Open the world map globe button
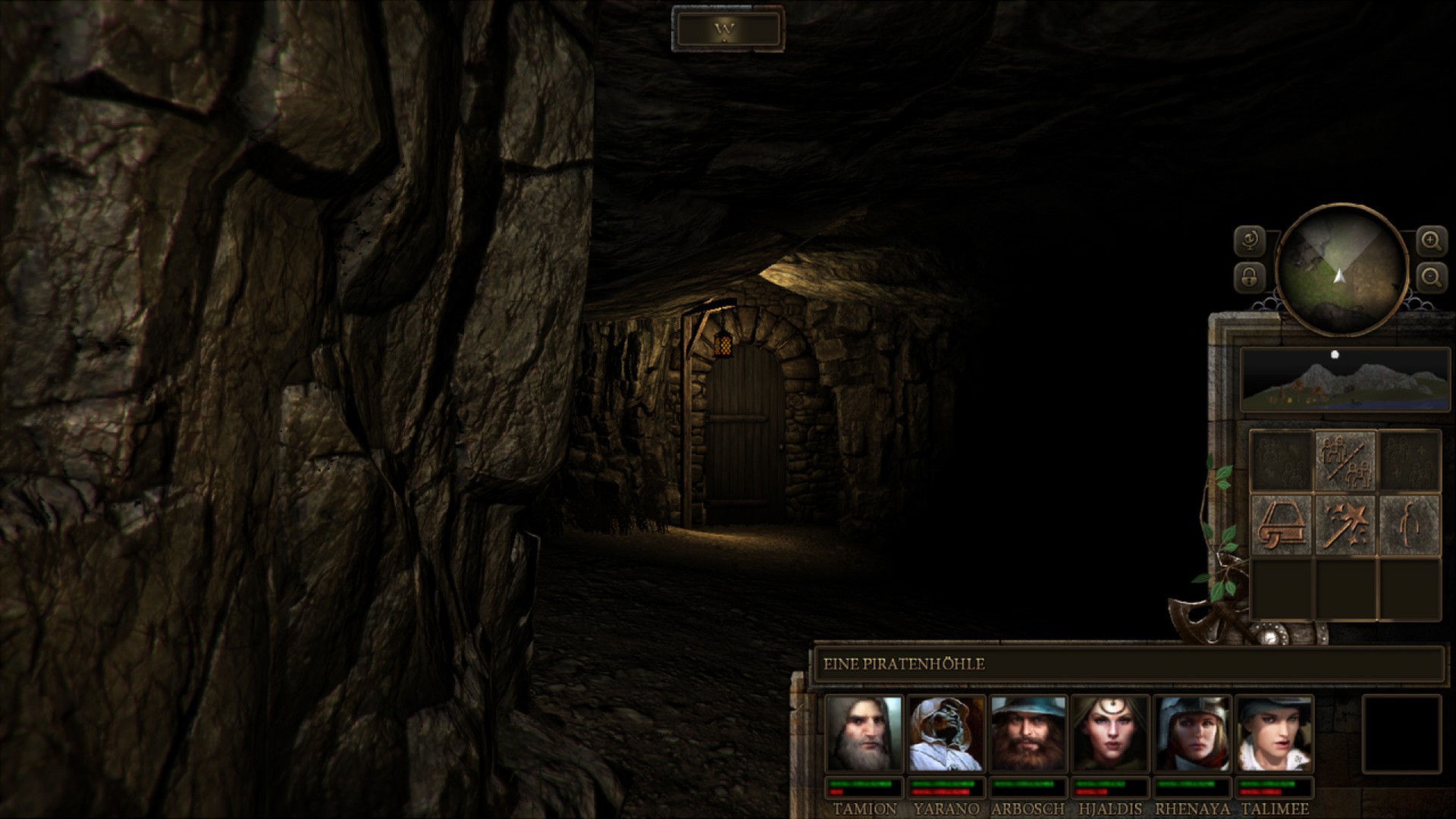Screen dimensions: 1456x819 pos(1249,242)
